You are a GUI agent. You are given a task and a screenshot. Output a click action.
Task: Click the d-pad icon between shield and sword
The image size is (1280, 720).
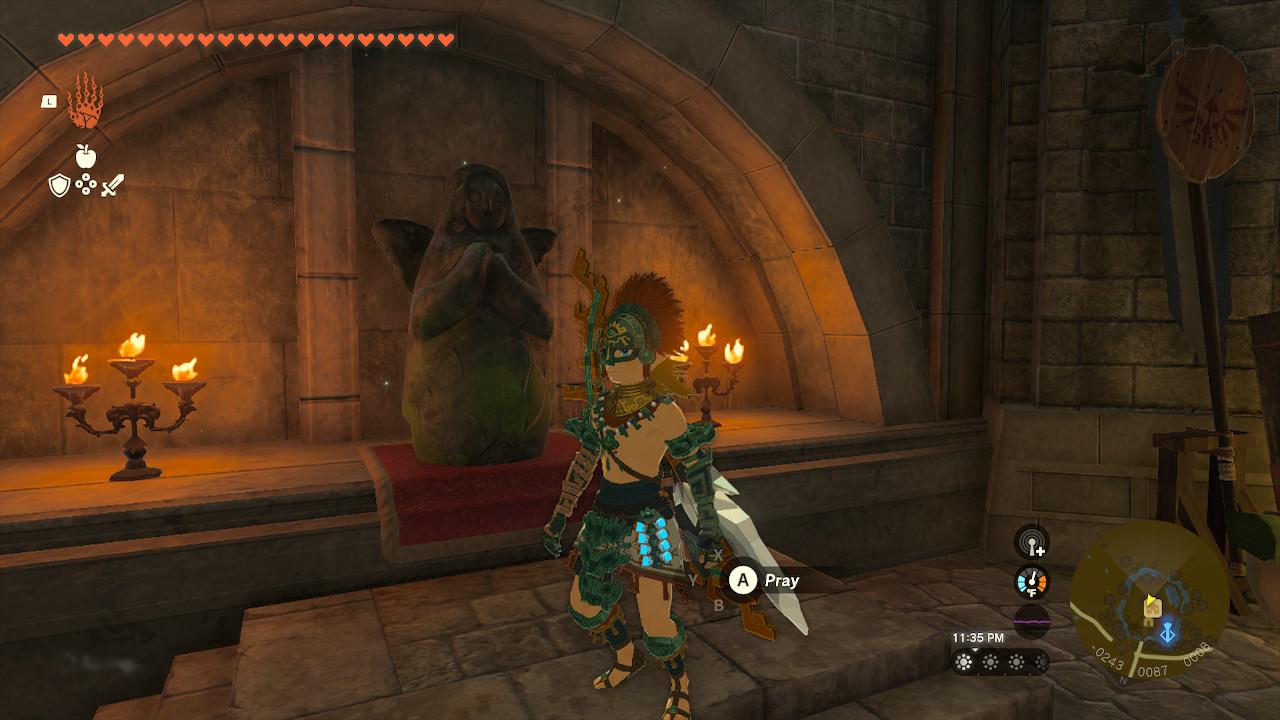86,184
